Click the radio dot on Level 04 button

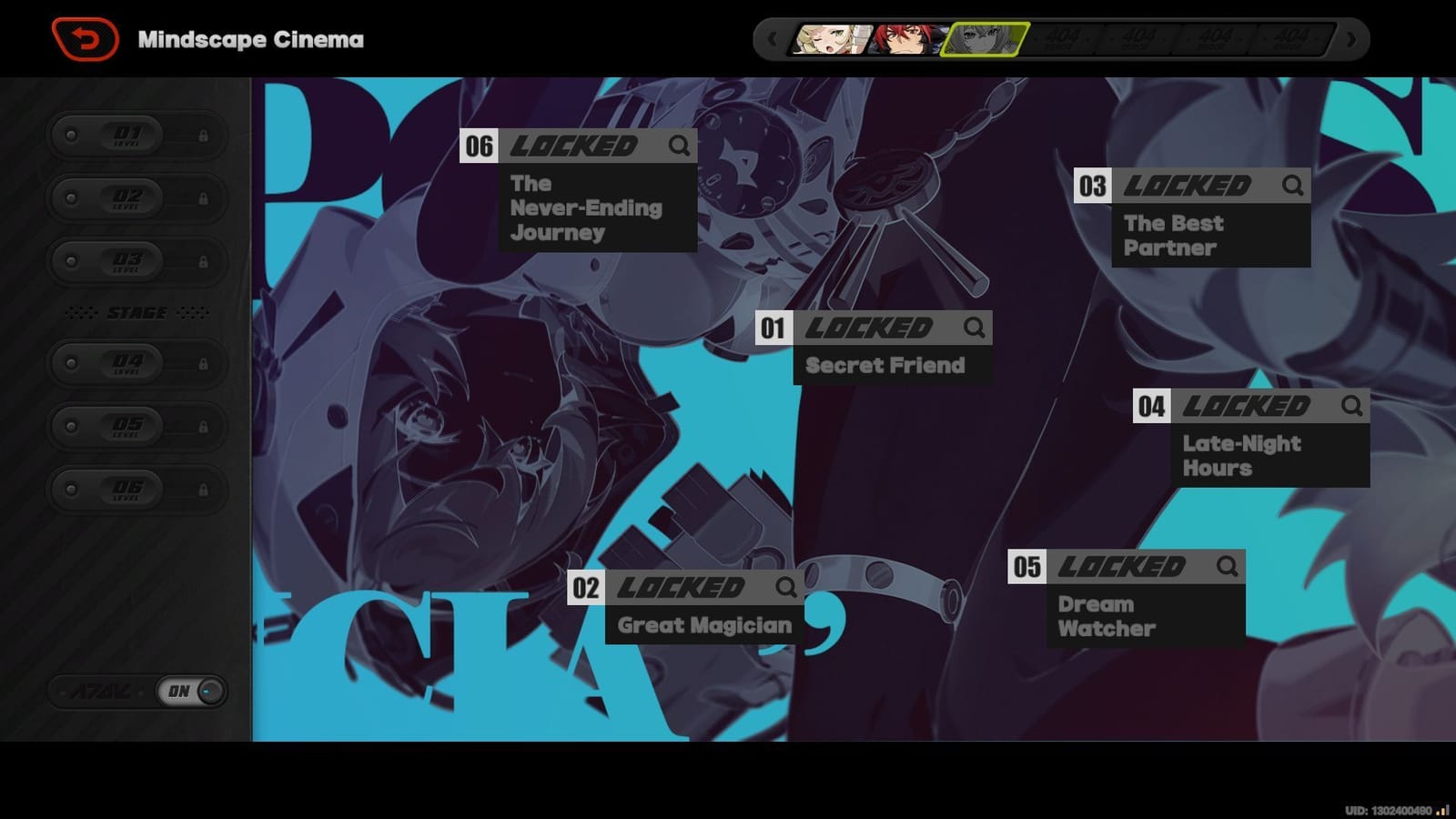click(73, 362)
